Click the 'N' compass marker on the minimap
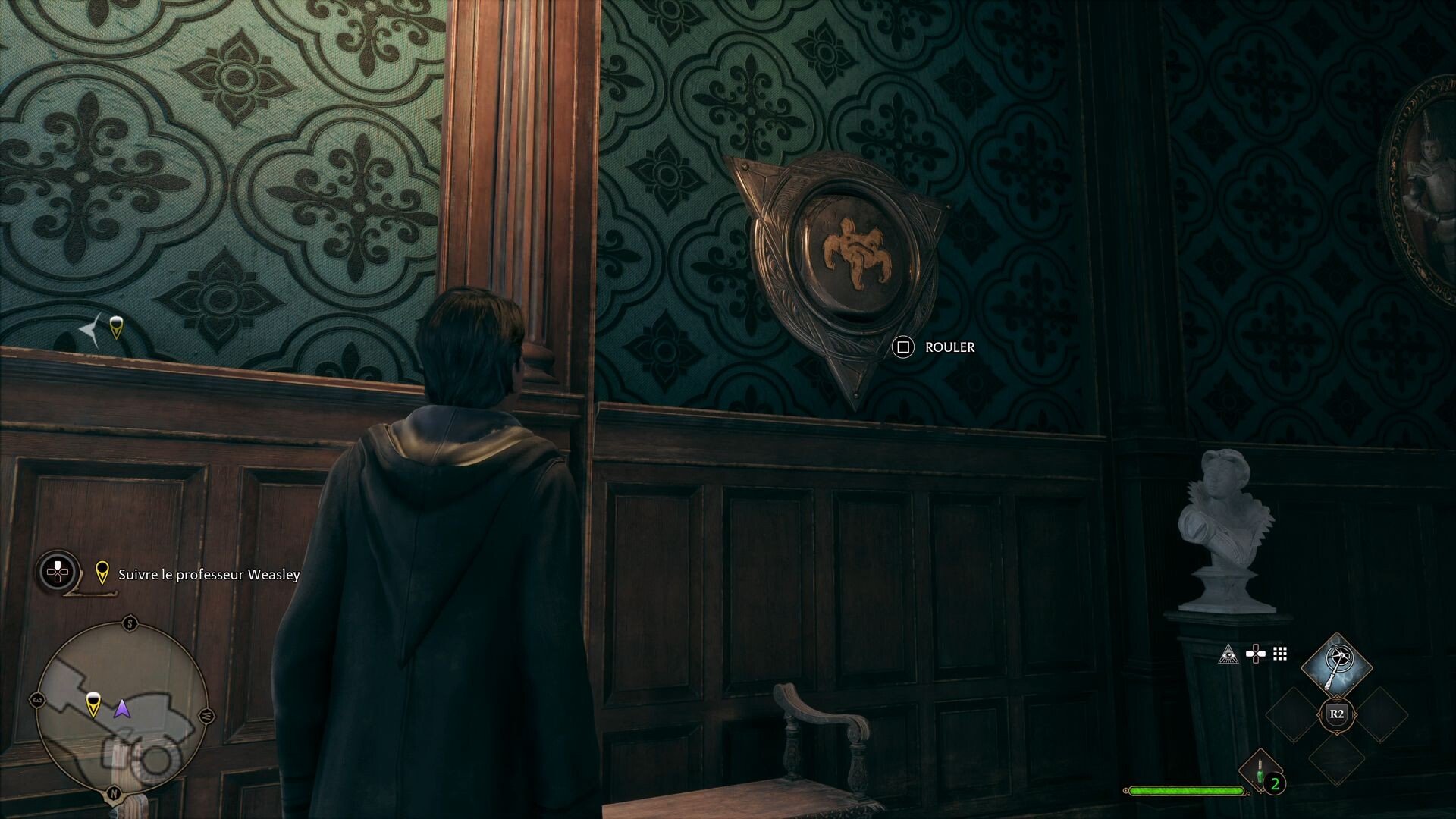The width and height of the screenshot is (1456, 819). pos(114,792)
